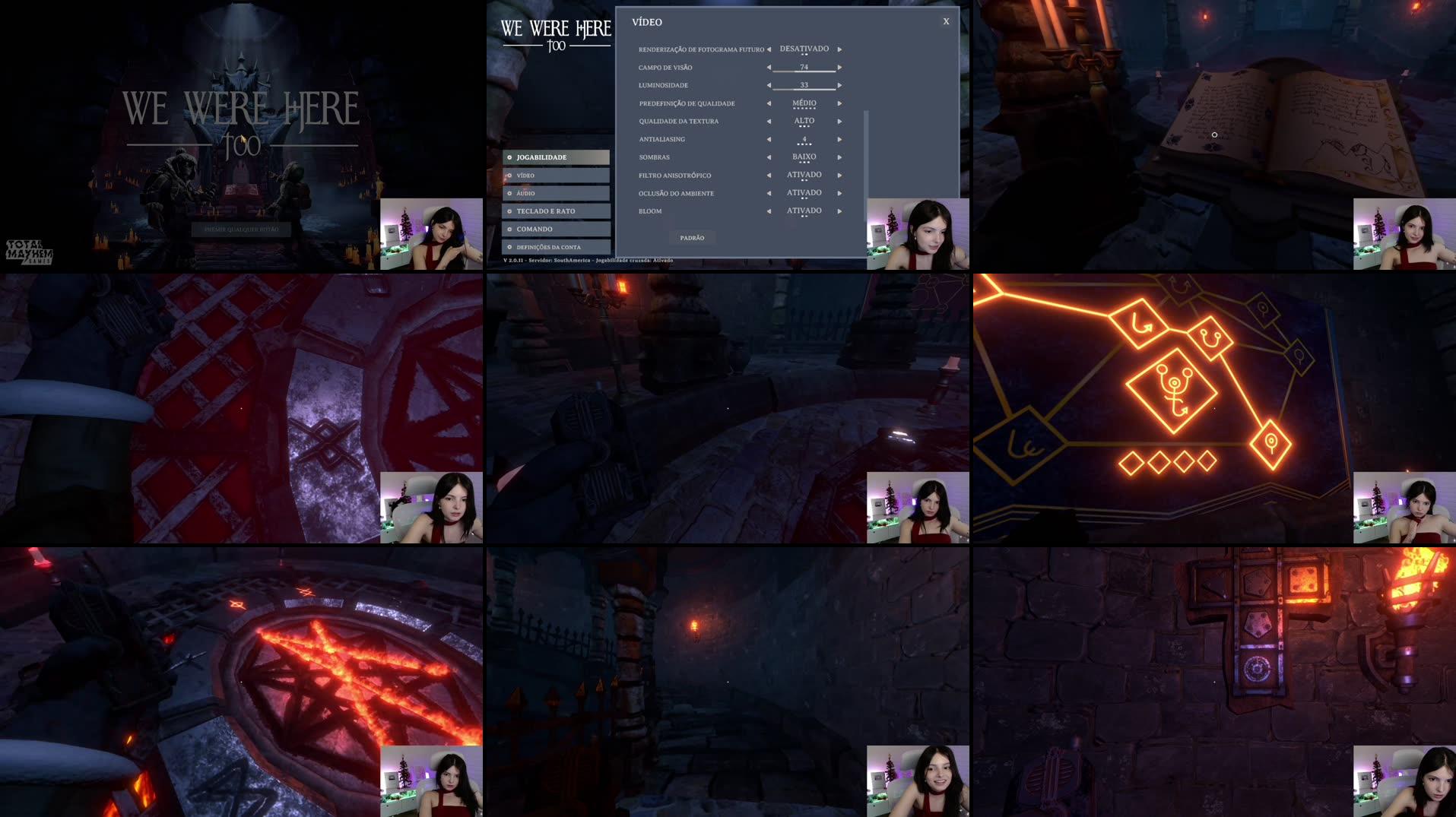Click the gear icon beside JOGABILIDADE

click(x=509, y=157)
